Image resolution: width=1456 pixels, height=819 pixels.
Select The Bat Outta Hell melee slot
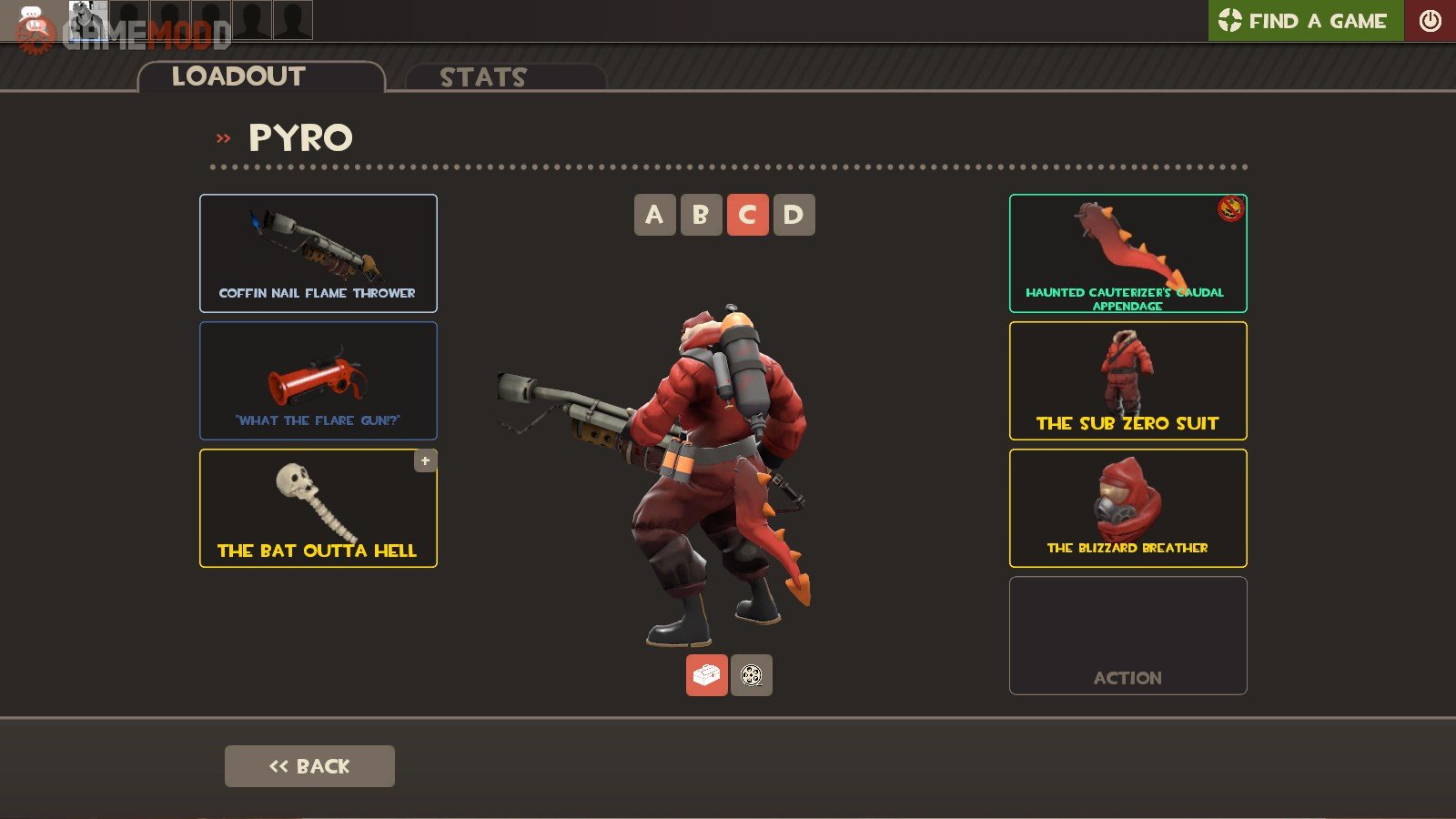pyautogui.click(x=318, y=508)
